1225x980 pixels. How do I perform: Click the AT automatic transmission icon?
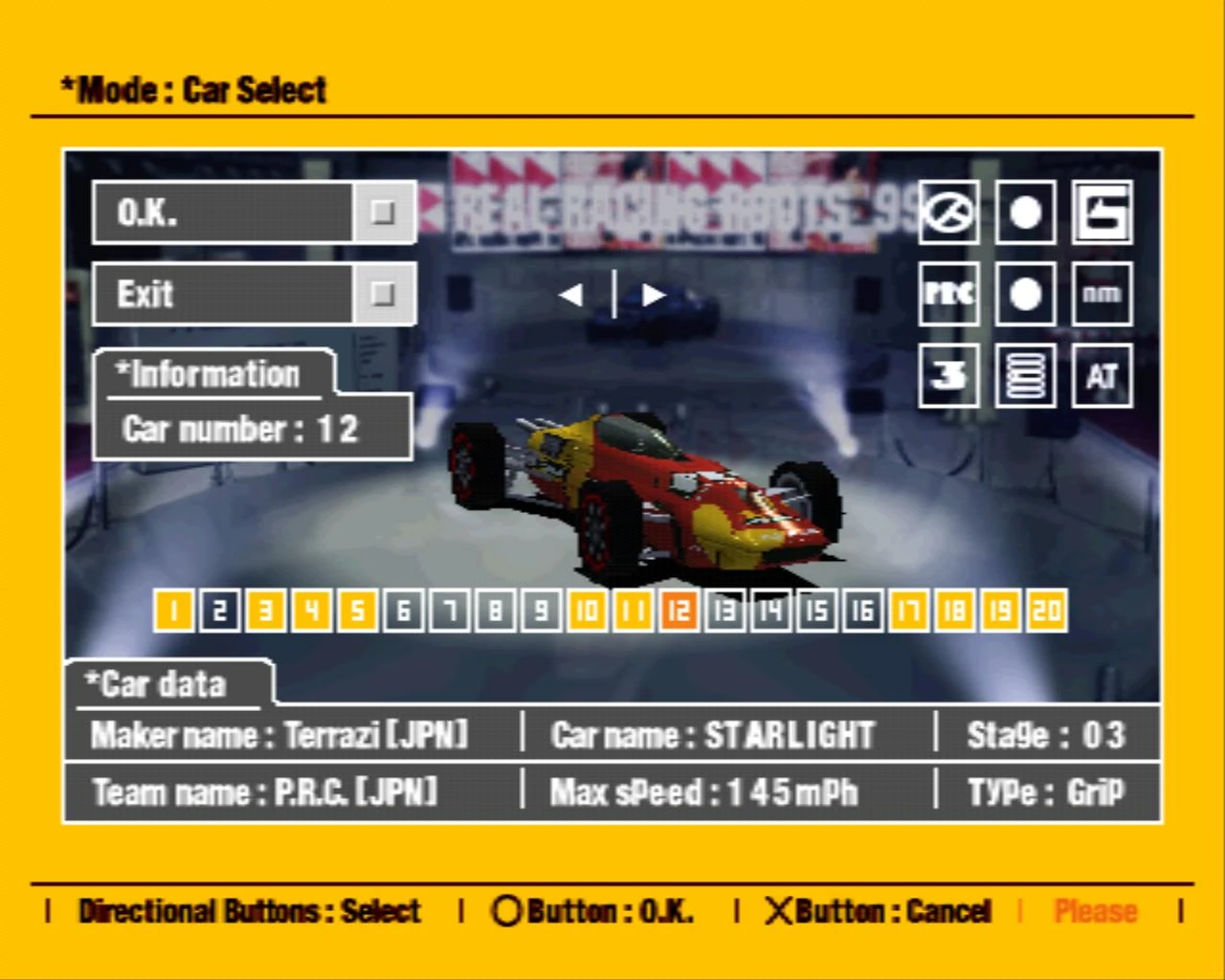click(1102, 376)
